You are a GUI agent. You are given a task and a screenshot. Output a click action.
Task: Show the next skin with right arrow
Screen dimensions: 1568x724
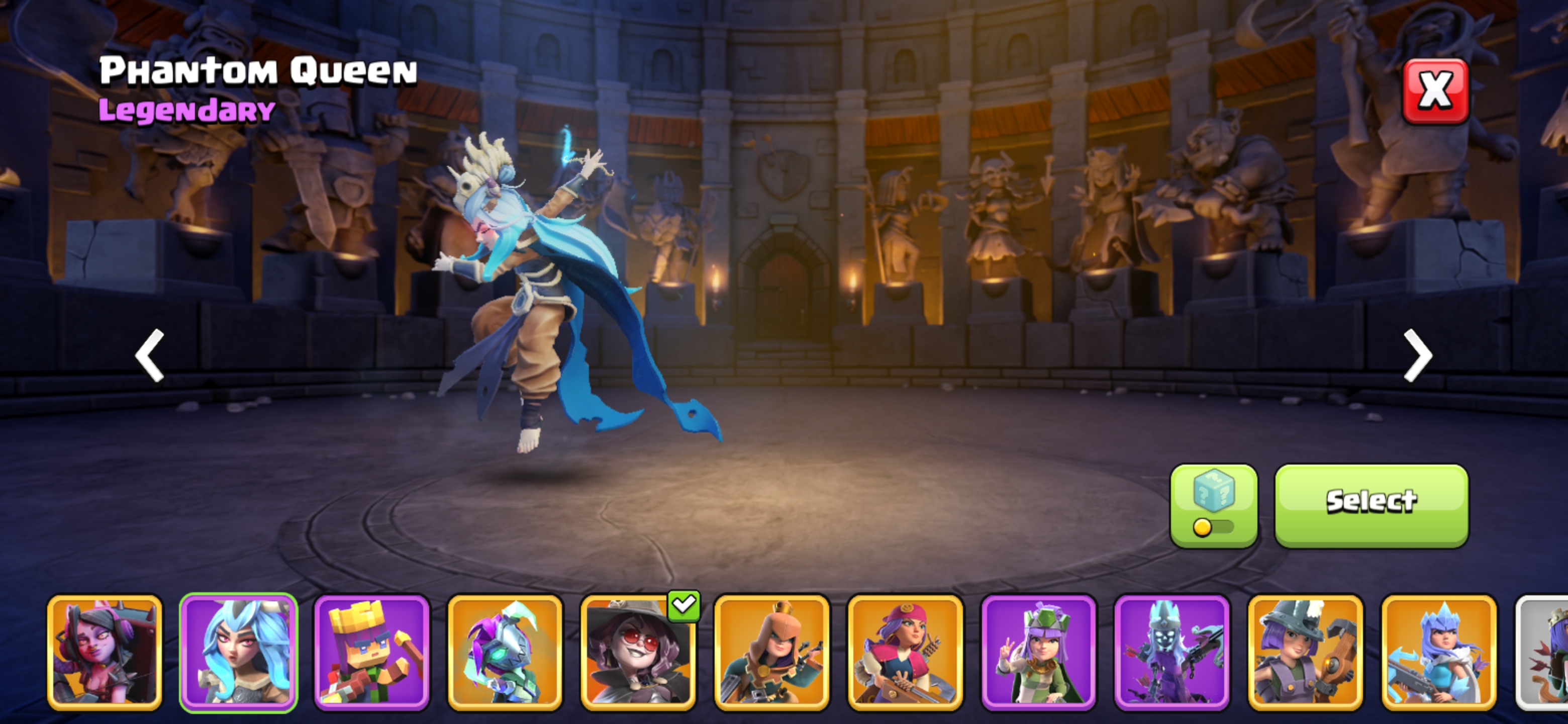click(1418, 355)
